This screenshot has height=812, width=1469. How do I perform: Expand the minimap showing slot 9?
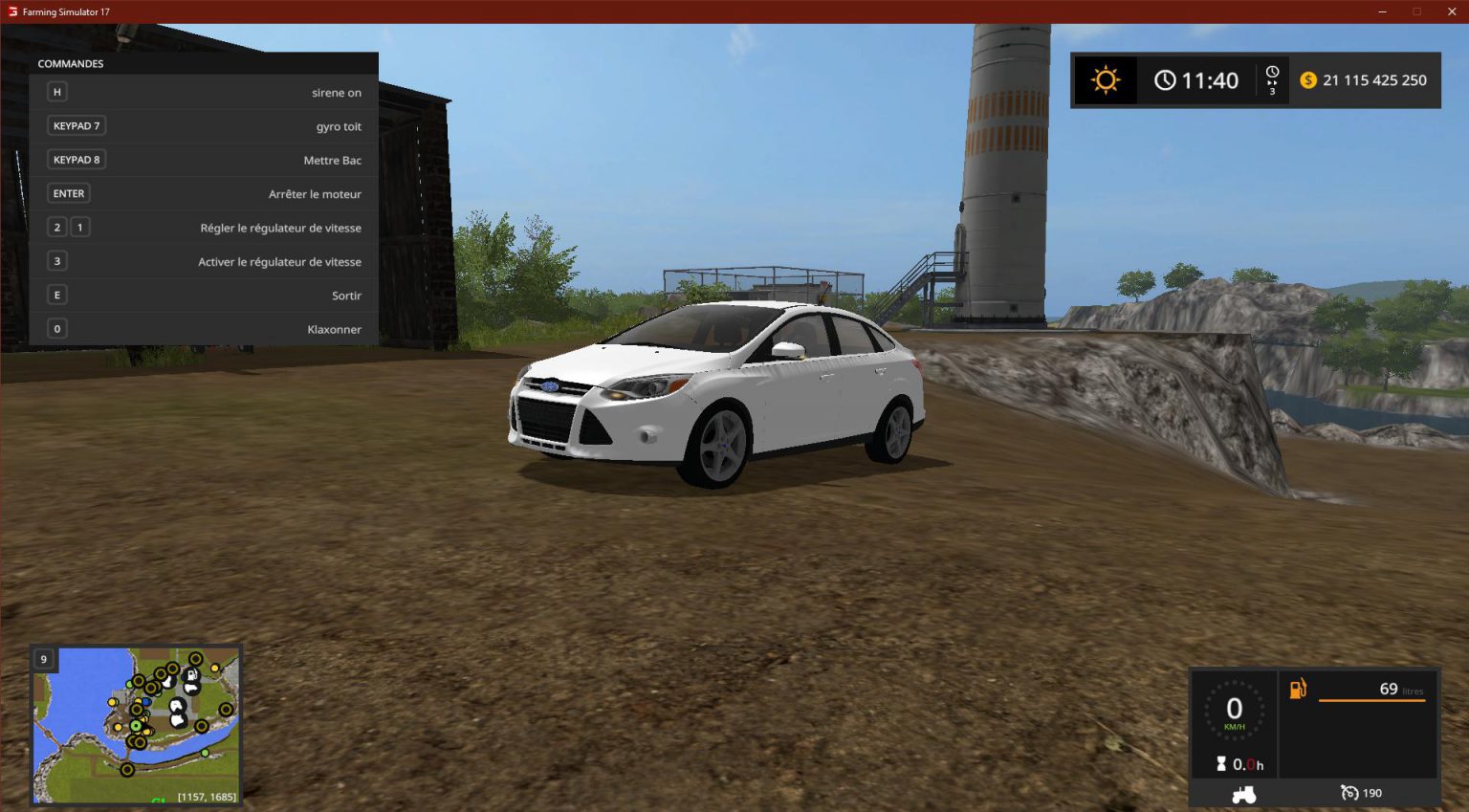pyautogui.click(x=43, y=659)
